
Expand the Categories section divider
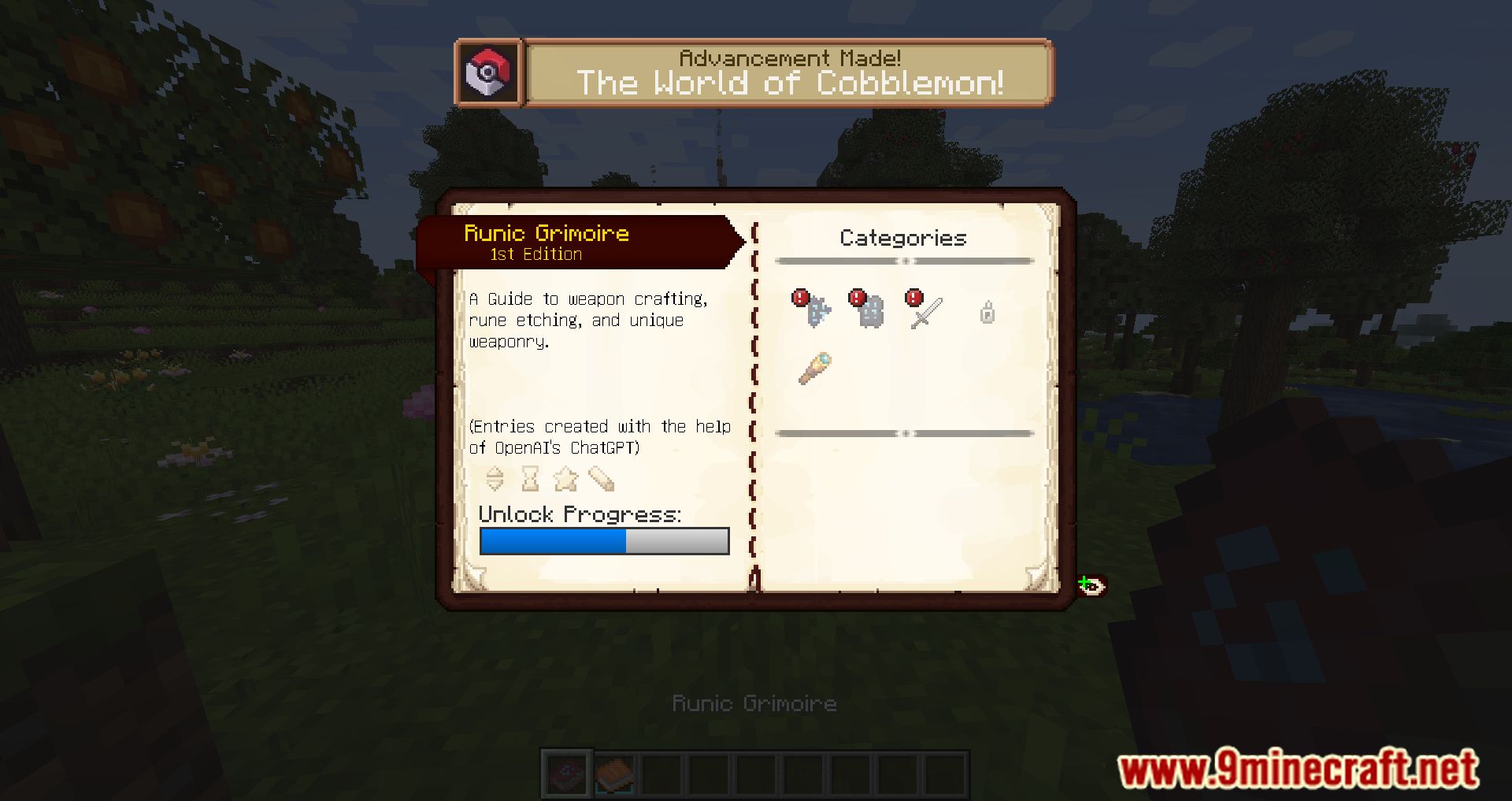pyautogui.click(x=904, y=260)
